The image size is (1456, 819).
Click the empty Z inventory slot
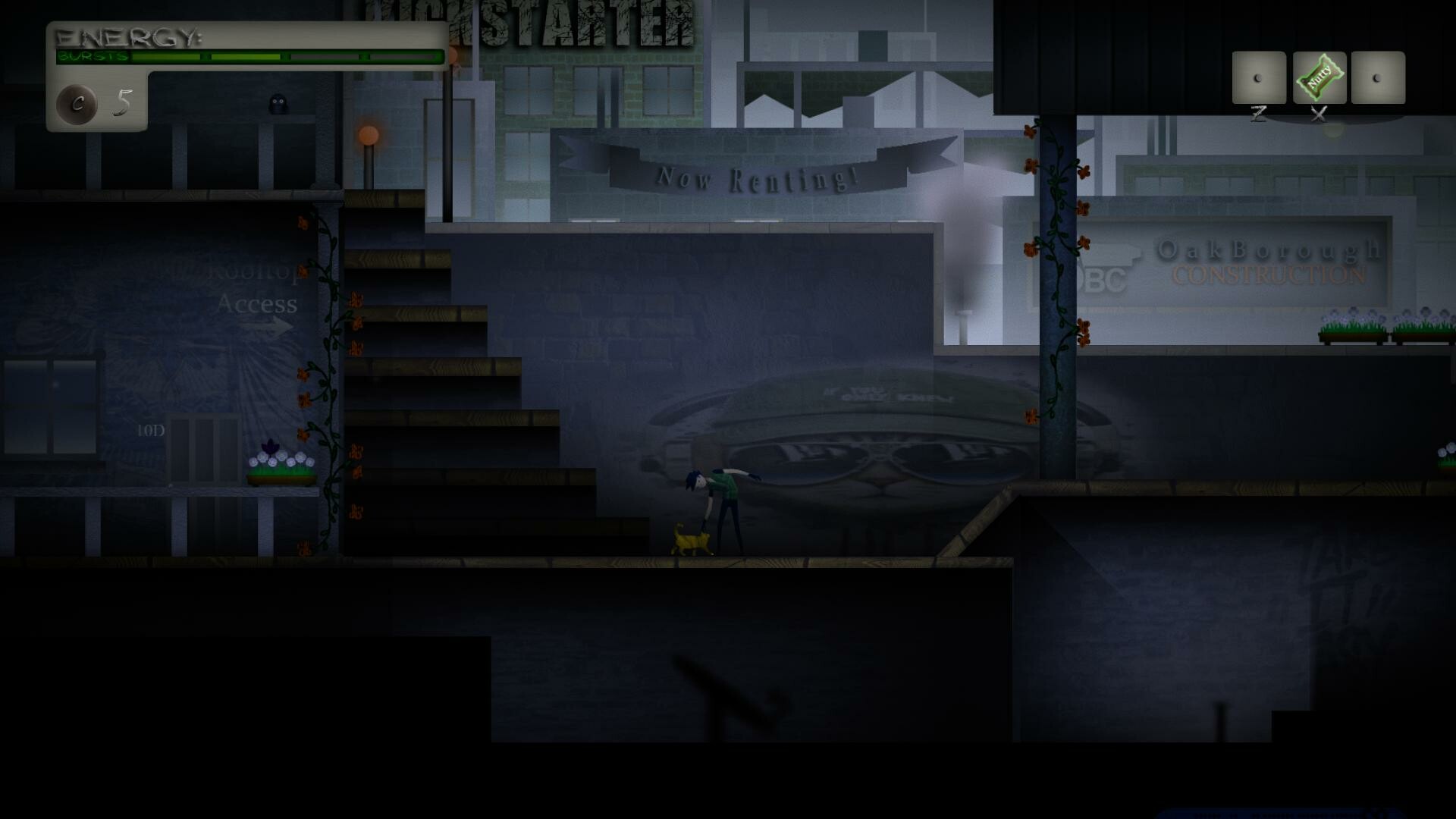(1260, 76)
